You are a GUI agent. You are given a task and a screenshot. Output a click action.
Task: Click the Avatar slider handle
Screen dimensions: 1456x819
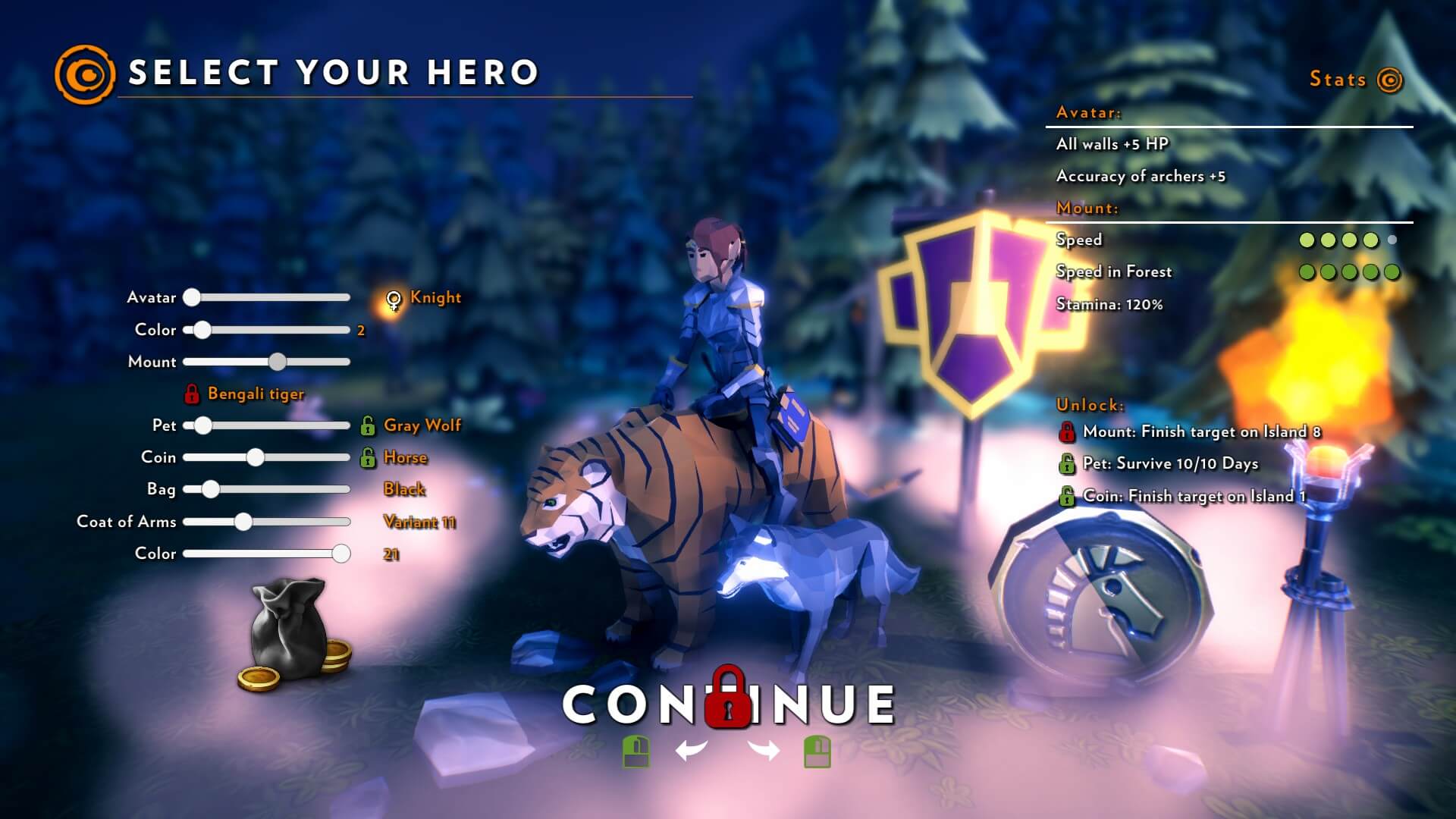[192, 297]
